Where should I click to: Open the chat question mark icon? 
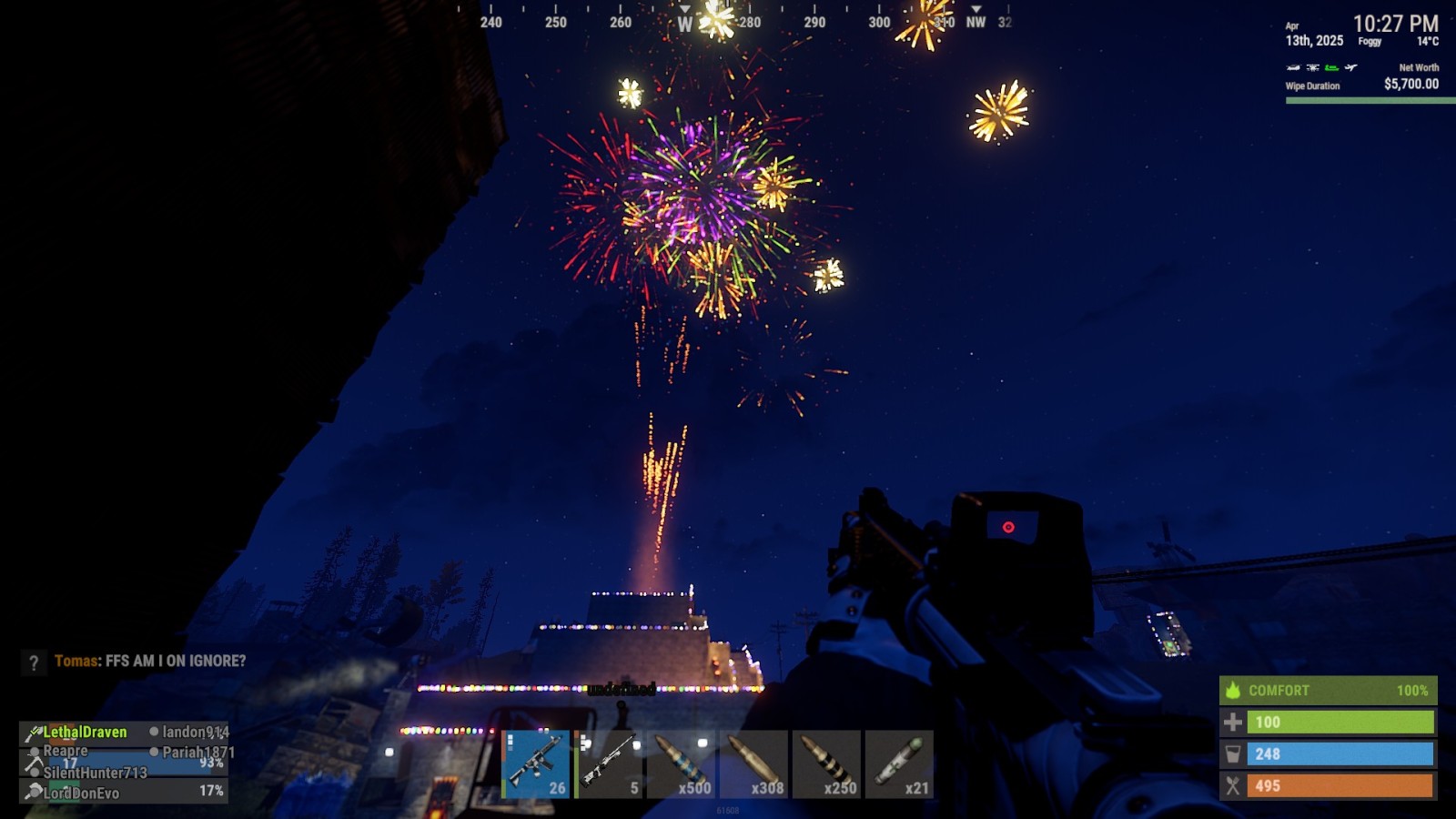point(34,662)
